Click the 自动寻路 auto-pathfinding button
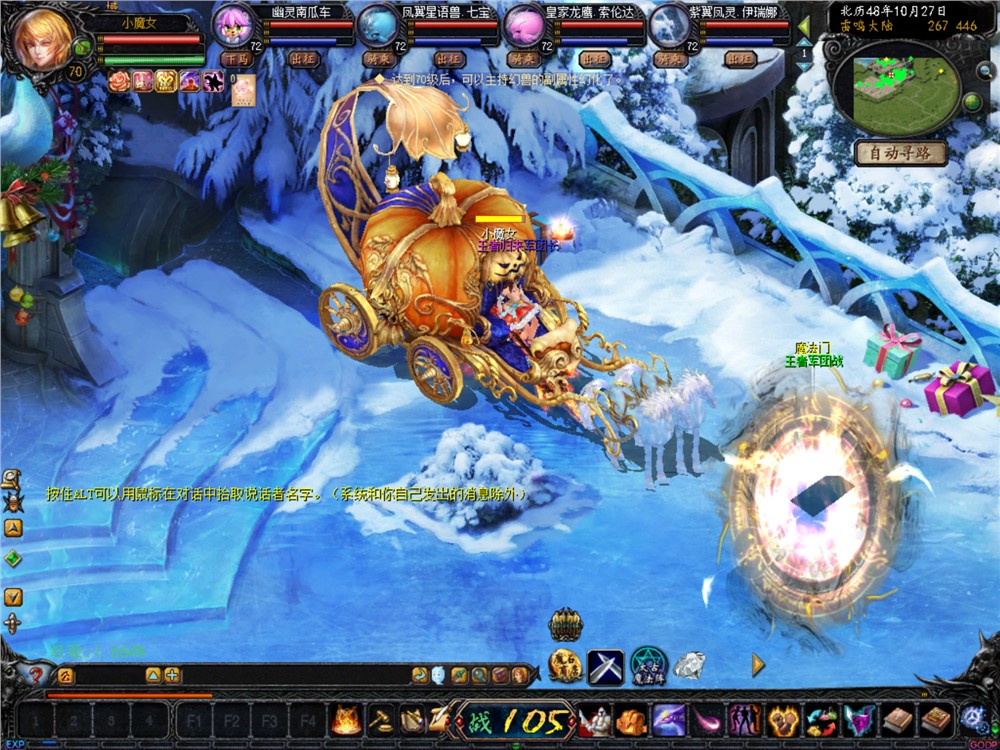 click(901, 153)
